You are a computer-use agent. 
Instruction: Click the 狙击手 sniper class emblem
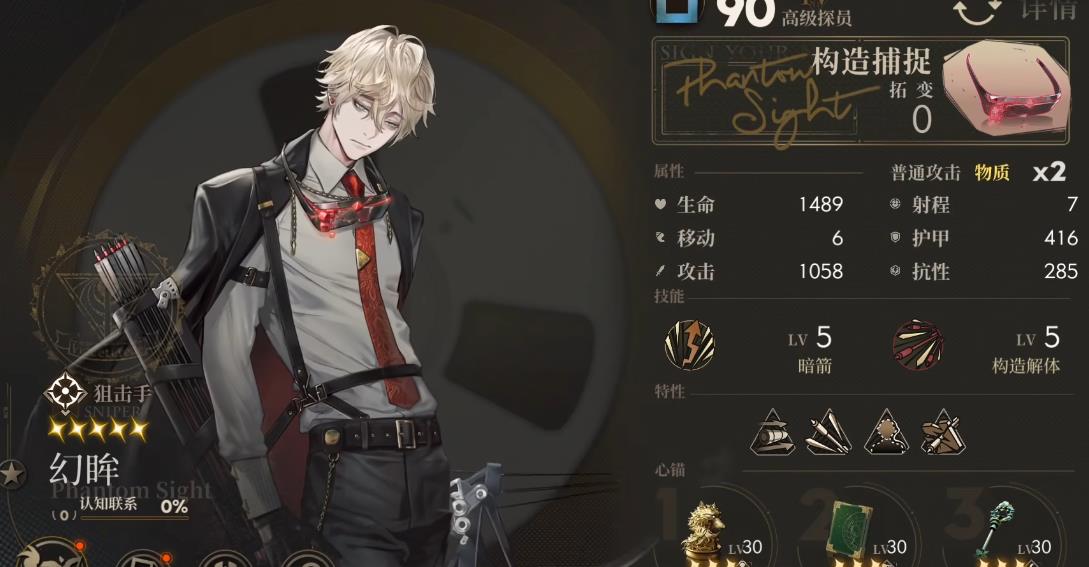coord(65,393)
